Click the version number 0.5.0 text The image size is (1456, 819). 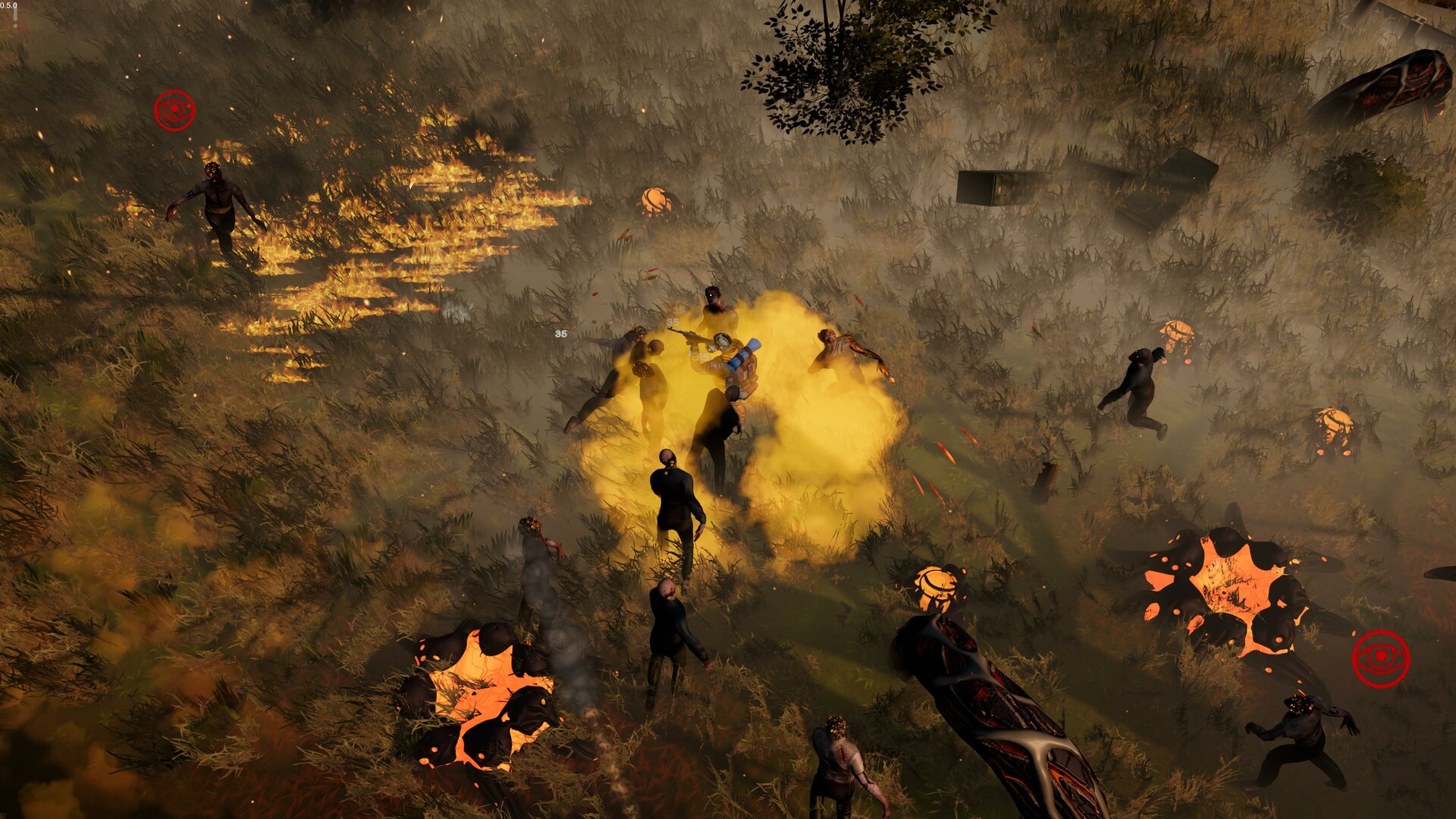(8, 5)
